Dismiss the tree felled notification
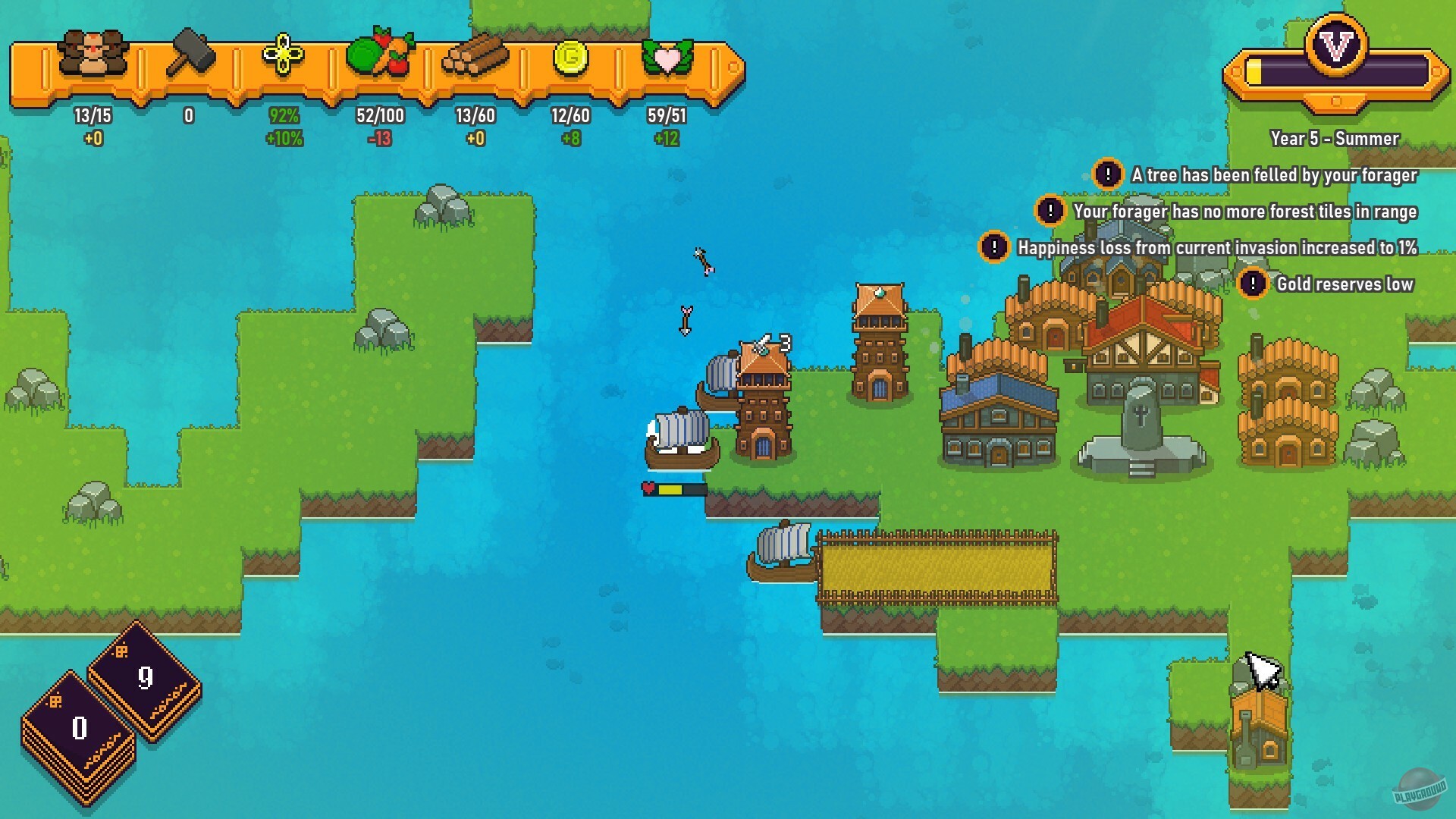The image size is (1456, 819). click(x=1108, y=174)
